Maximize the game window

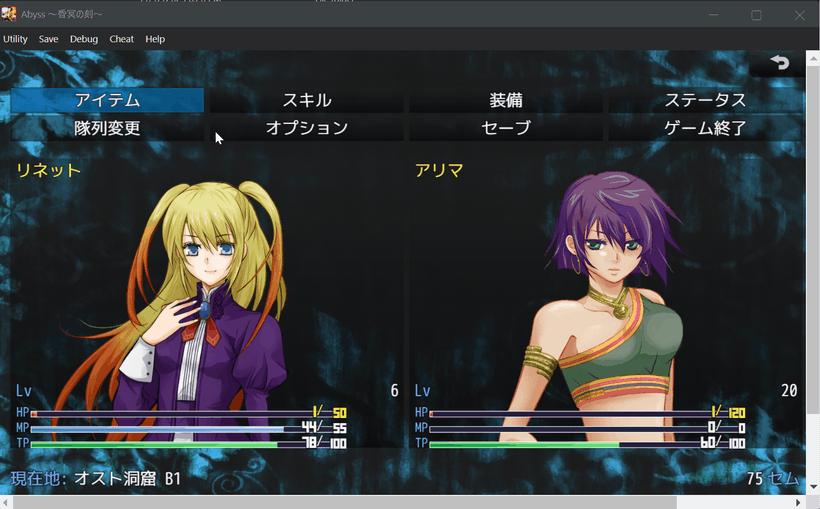pyautogui.click(x=756, y=15)
